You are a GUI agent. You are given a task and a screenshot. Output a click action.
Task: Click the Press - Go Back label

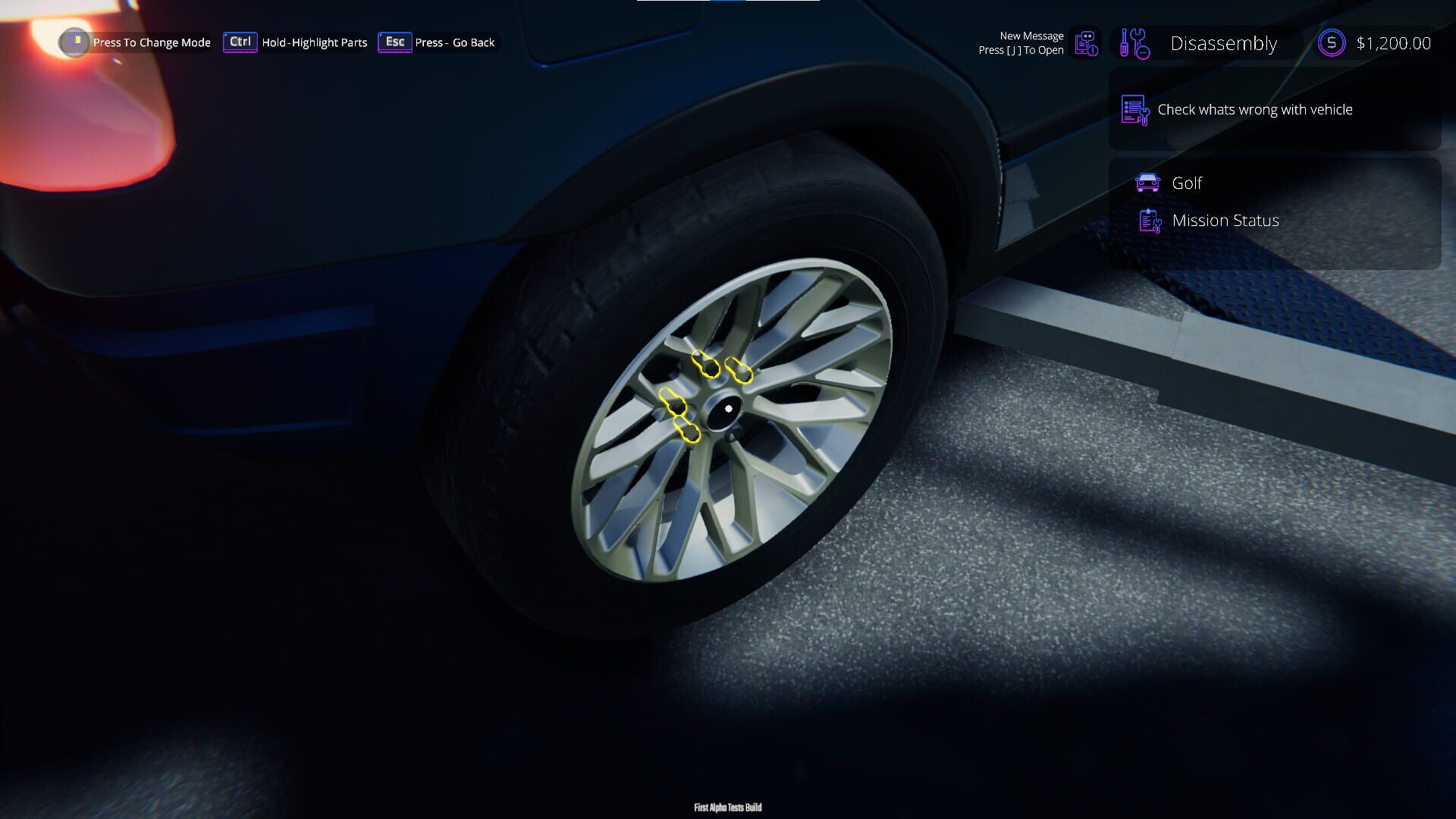tap(455, 42)
